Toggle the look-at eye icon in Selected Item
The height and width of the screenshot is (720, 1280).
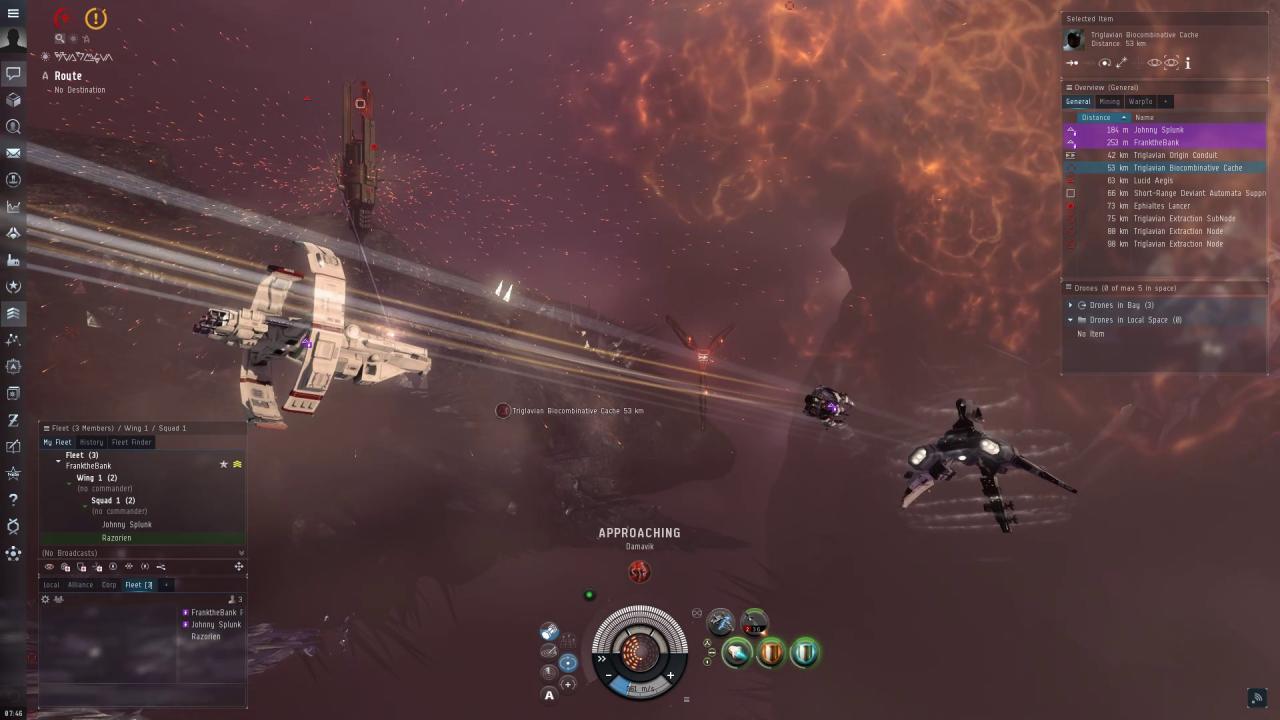pos(1154,62)
